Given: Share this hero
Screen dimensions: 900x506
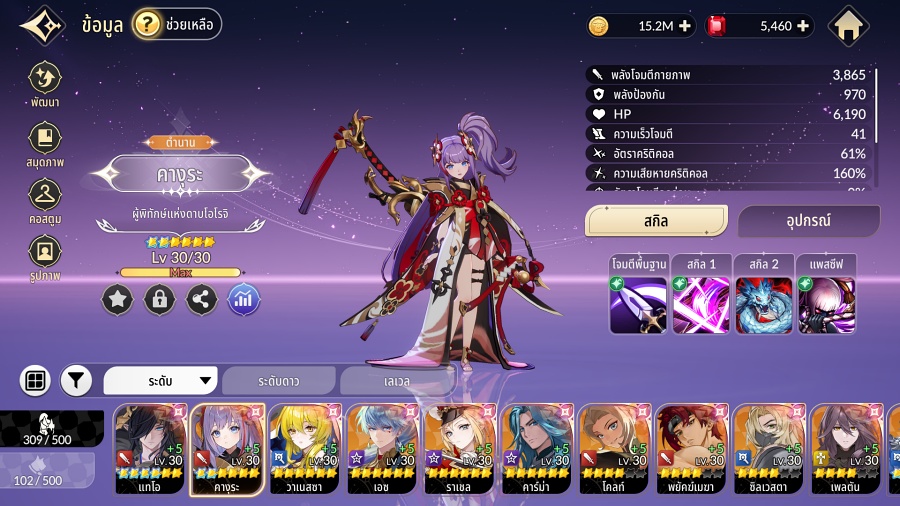Looking at the screenshot, I should 201,299.
